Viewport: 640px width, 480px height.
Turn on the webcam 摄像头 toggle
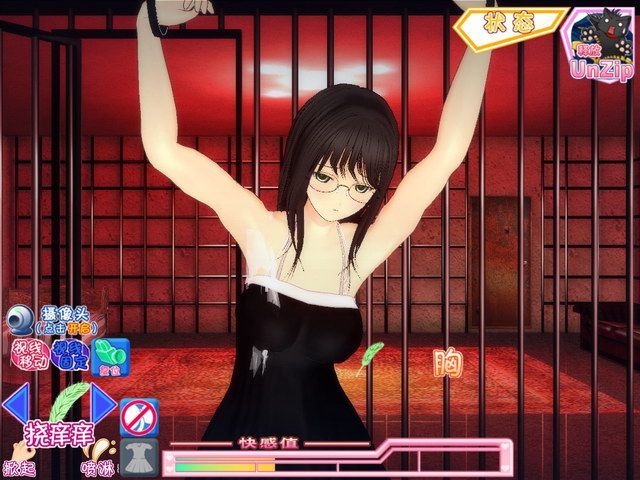click(x=22, y=319)
